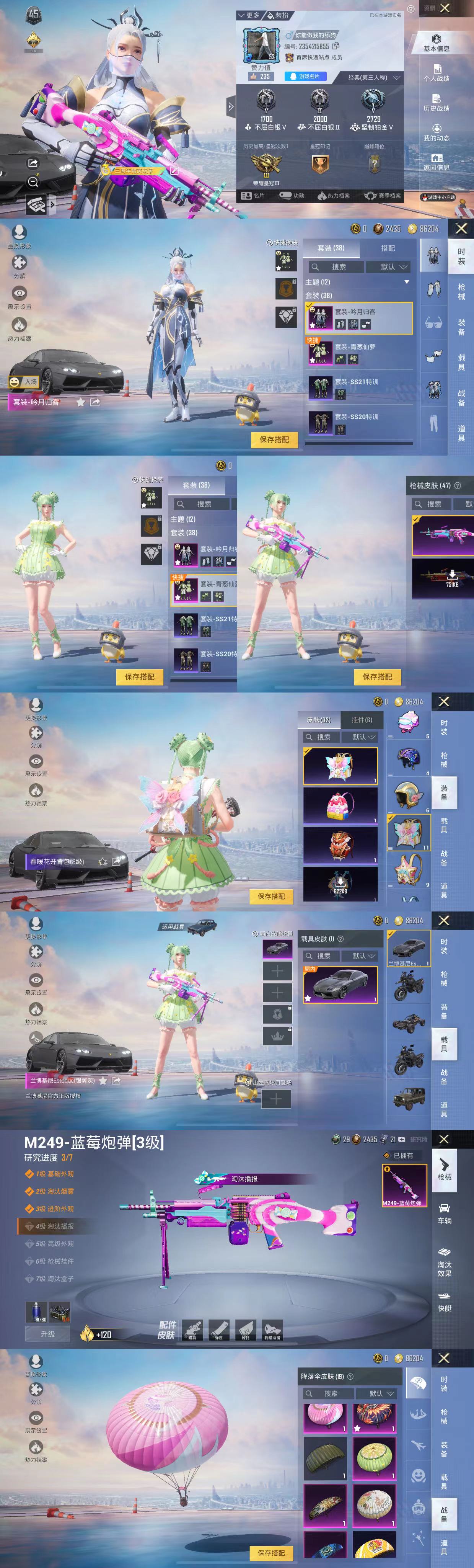Switch to the 赛季档案 season archive tab

point(383,195)
